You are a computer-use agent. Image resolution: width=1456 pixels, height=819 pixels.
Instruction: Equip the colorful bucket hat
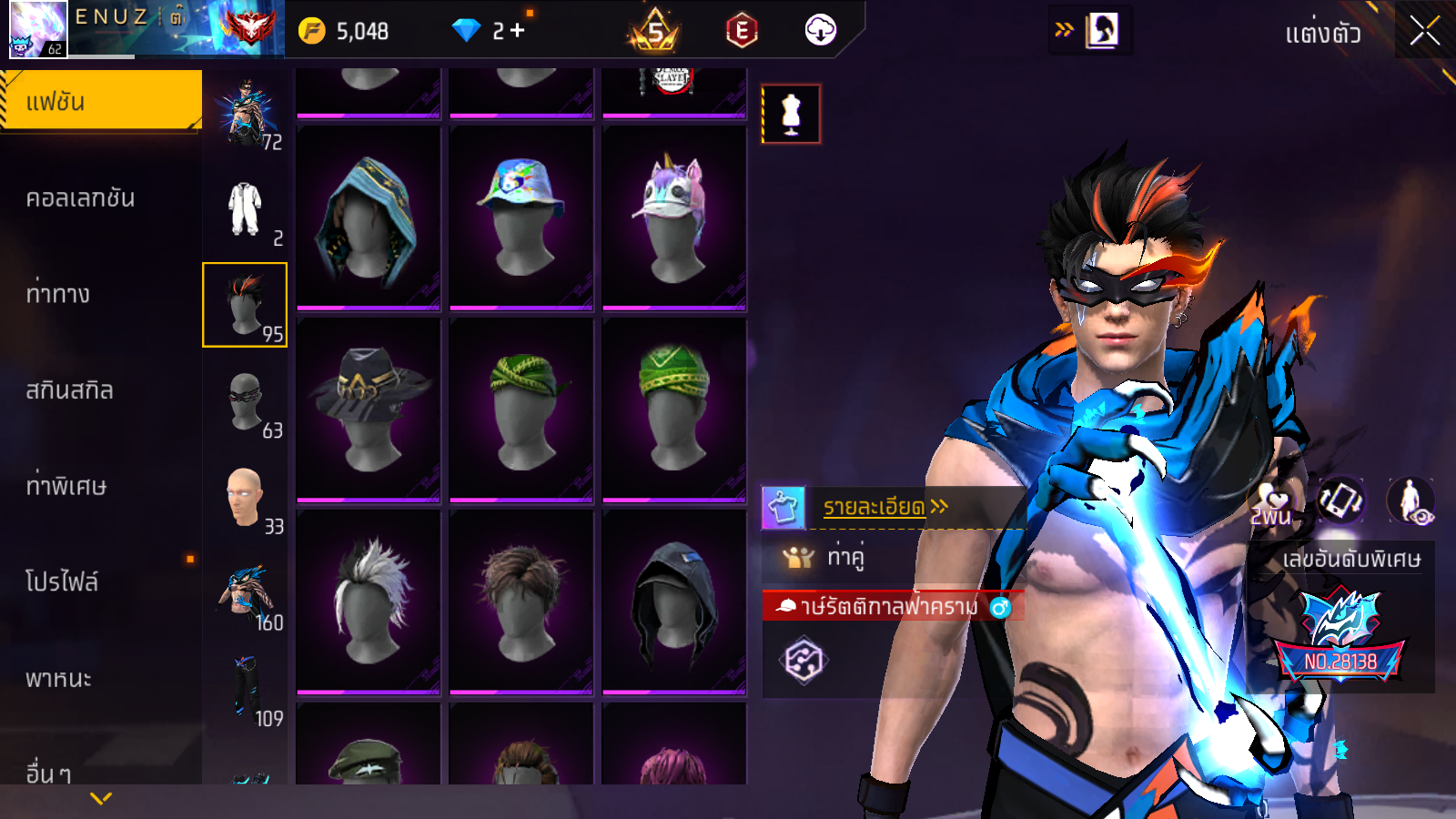[x=521, y=218]
